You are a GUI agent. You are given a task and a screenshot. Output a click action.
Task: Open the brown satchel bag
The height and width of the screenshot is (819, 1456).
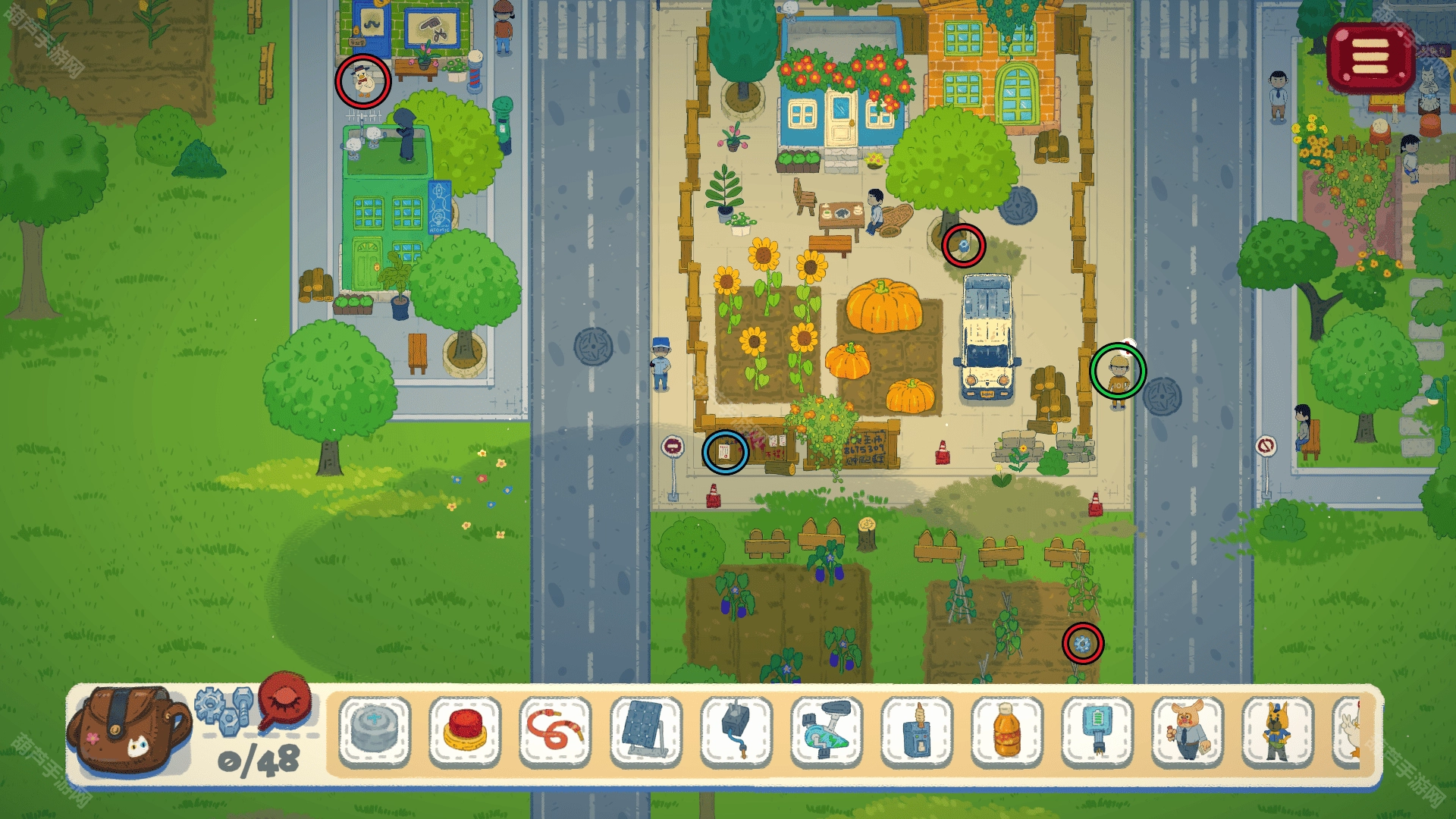coord(127,730)
